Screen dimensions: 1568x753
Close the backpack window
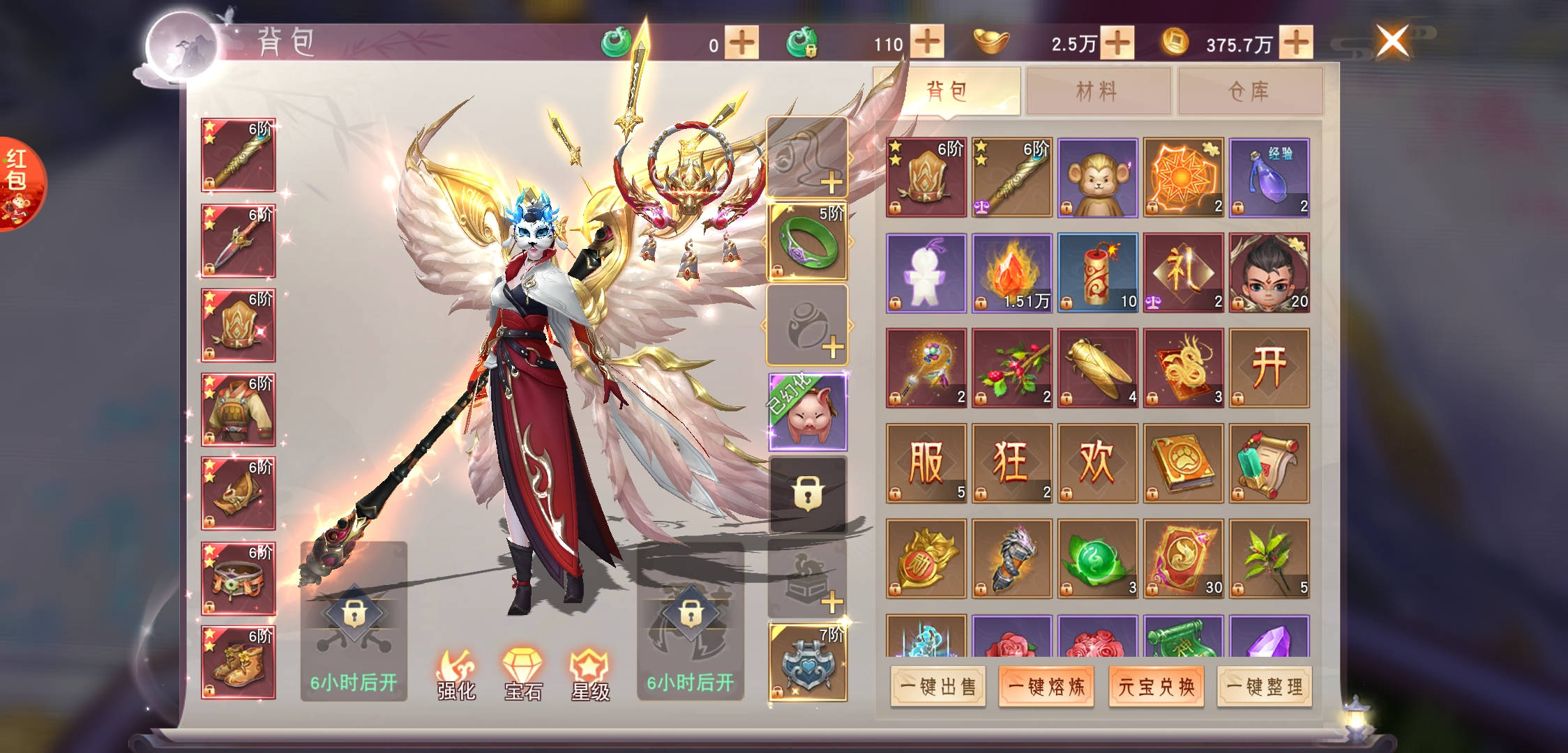point(1392,40)
